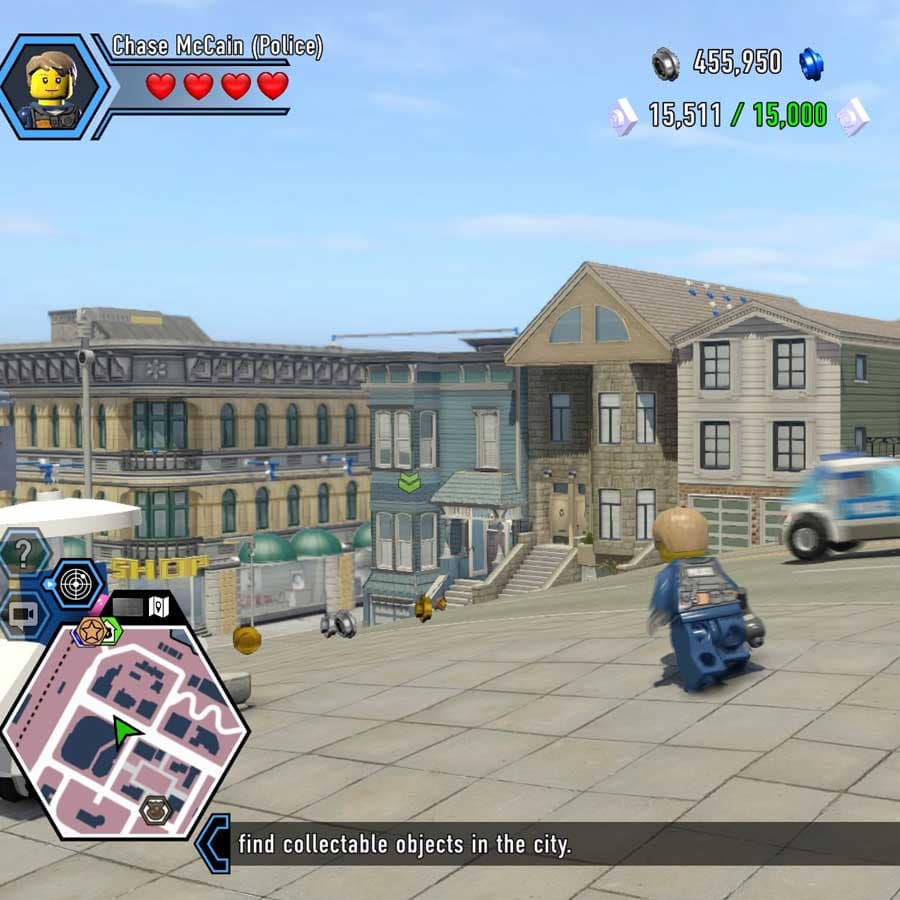Viewport: 900px width, 900px height.
Task: Click the blue hint arrow beside the message
Action: (213, 843)
